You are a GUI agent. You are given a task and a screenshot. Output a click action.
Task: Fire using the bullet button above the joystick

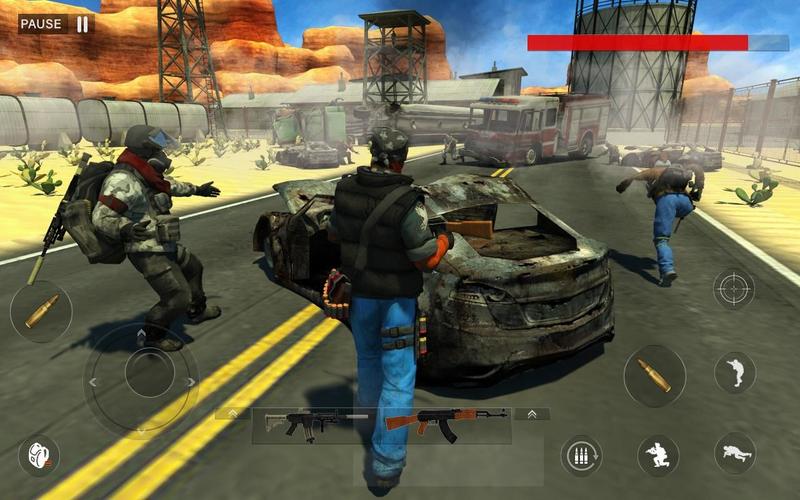[x=41, y=311]
